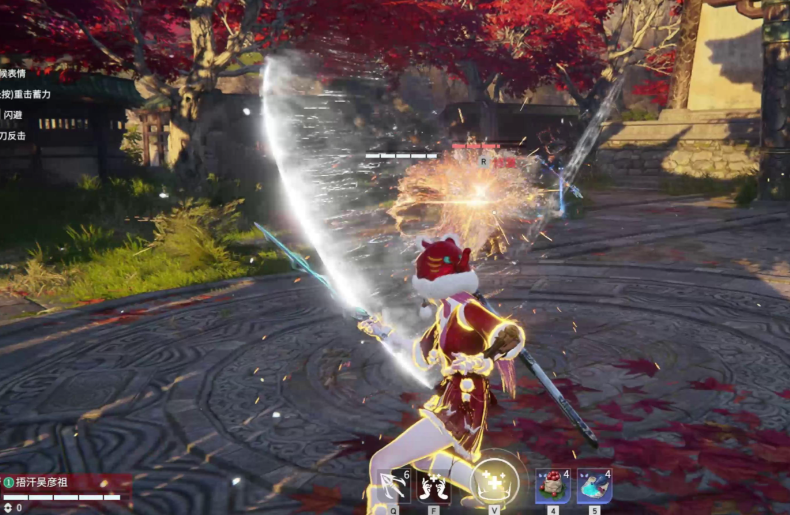The width and height of the screenshot is (790, 515).
Task: Use the red berry pouch item
Action: [552, 487]
